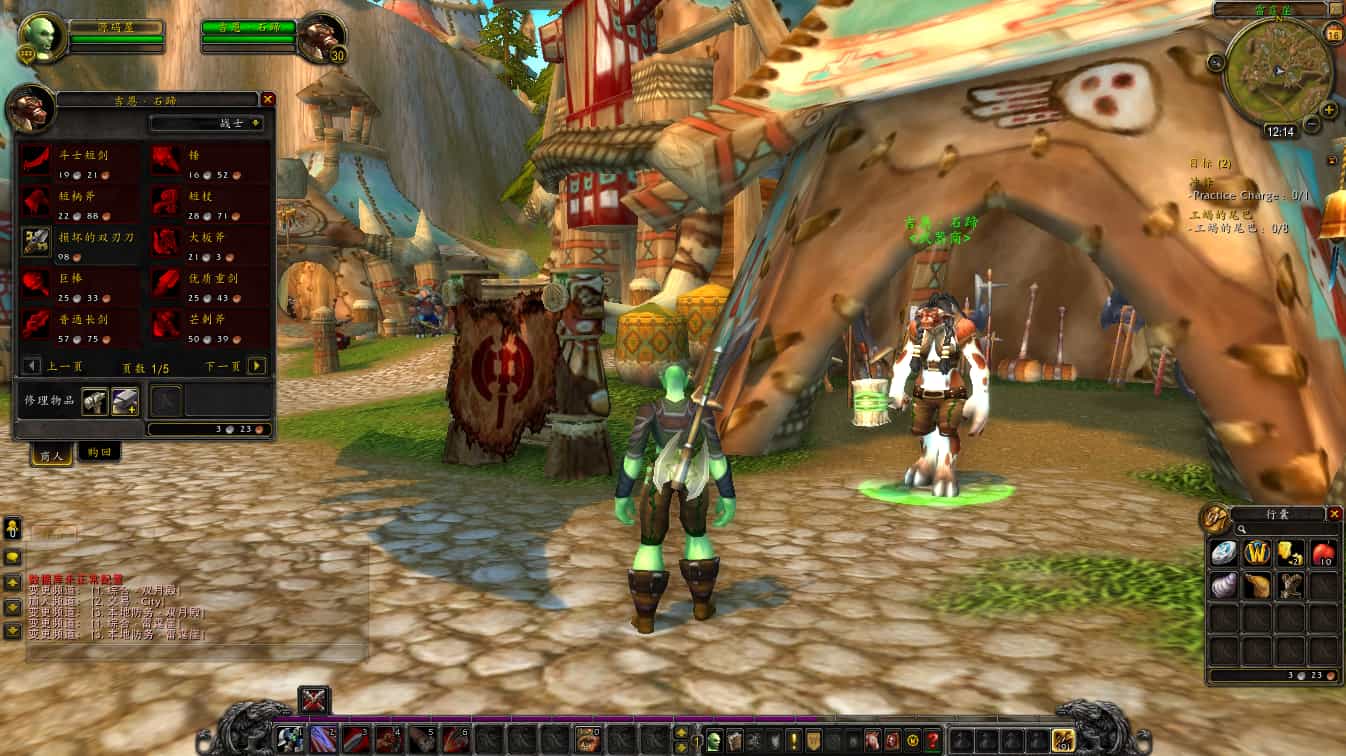The height and width of the screenshot is (756, 1346).
Task: Open the red question mark help button
Action: point(933,741)
